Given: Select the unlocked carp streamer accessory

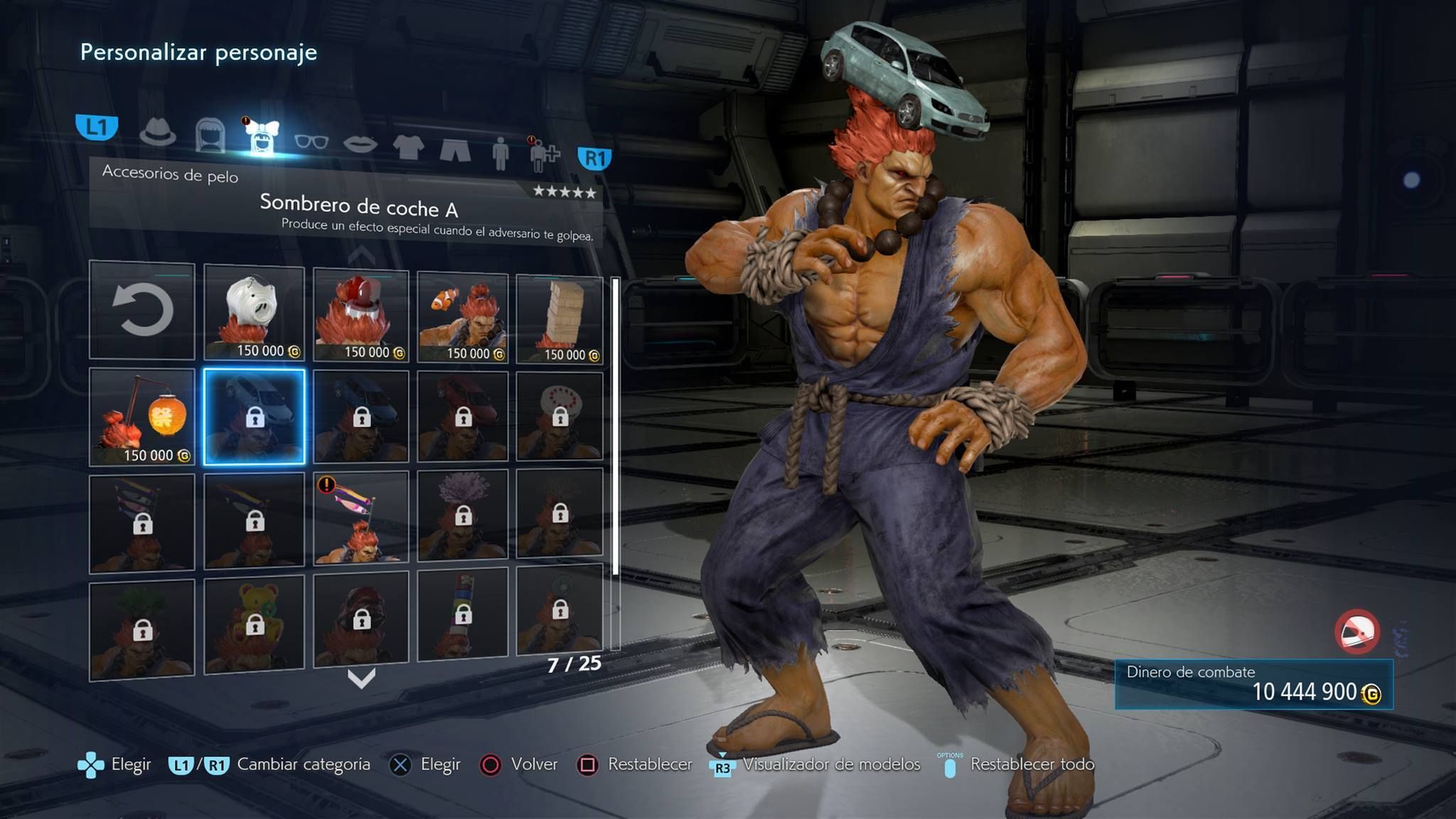Looking at the screenshot, I should pyautogui.click(x=361, y=517).
